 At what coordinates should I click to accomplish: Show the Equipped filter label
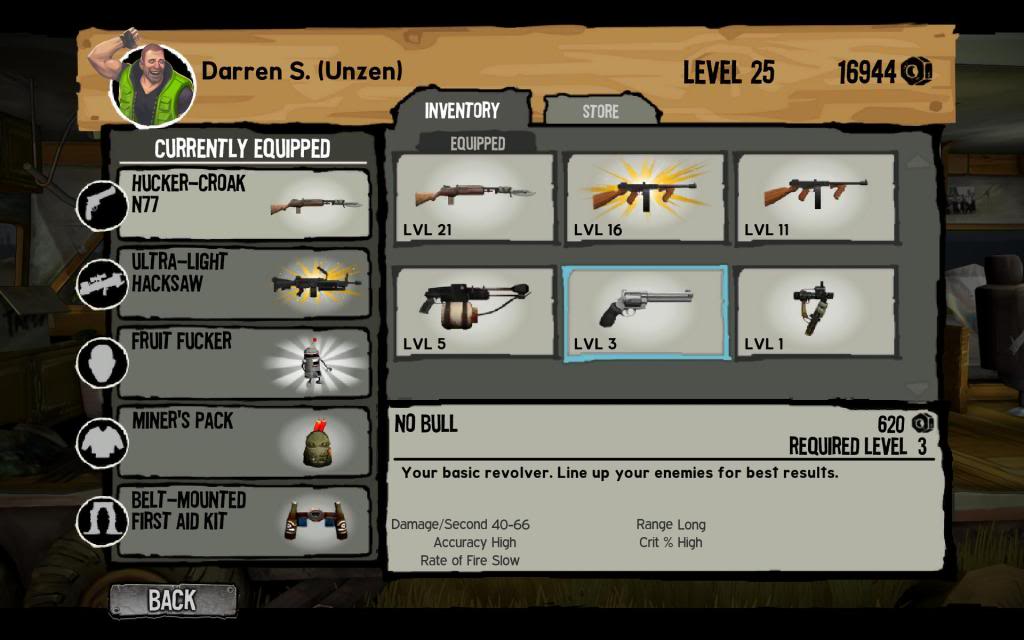click(477, 143)
